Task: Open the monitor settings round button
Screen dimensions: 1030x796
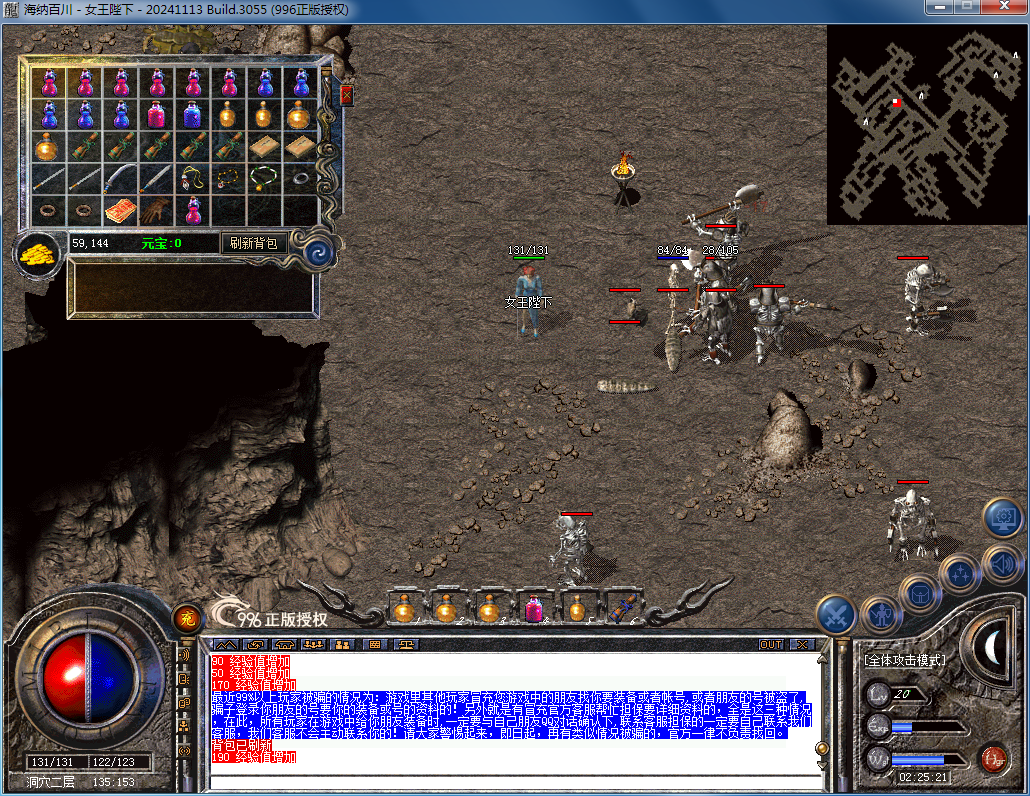Action: tap(1002, 517)
